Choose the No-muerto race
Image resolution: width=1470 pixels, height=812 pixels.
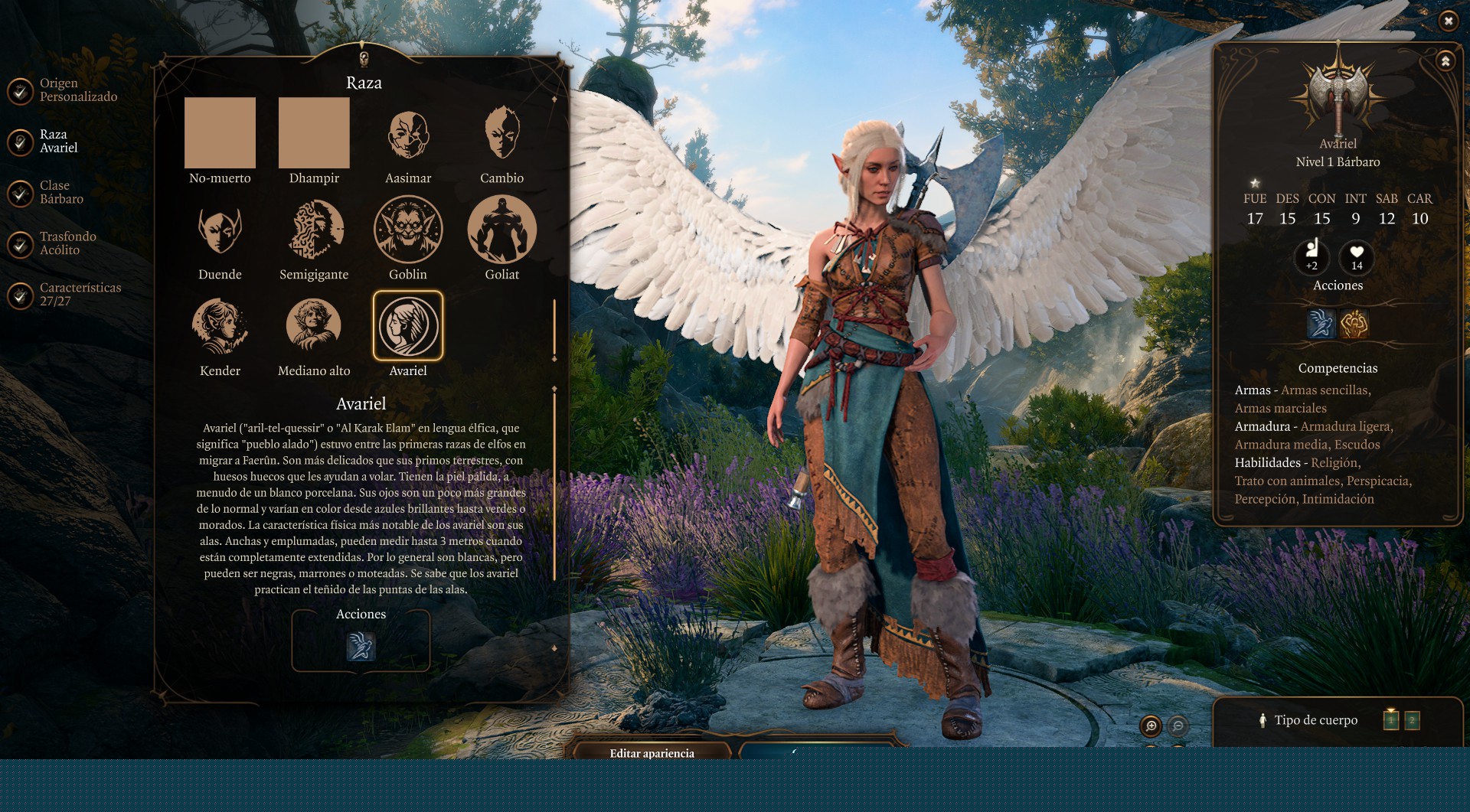220,133
